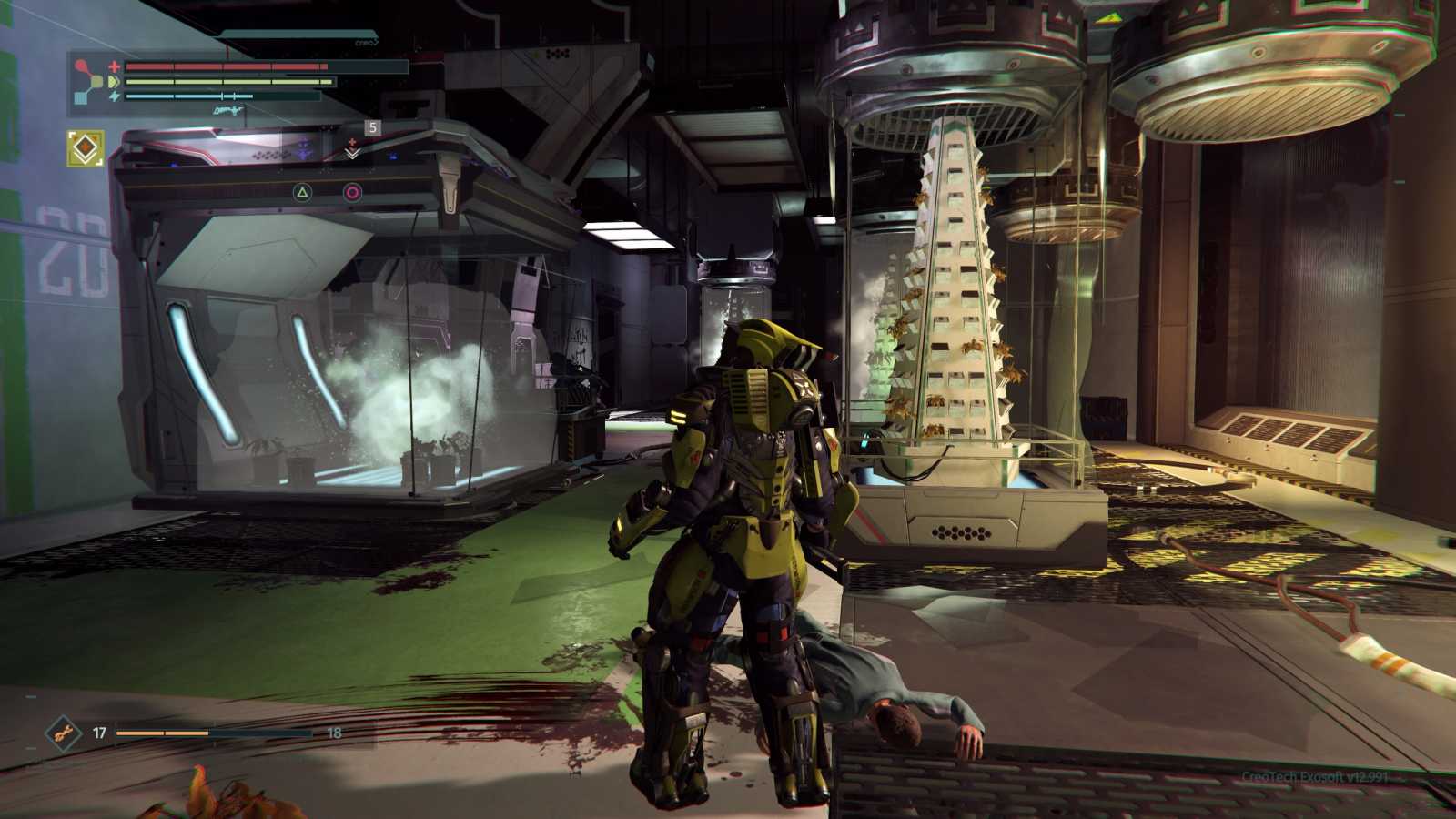
Task: Select the yellow diamond implant icon
Action: click(86, 148)
